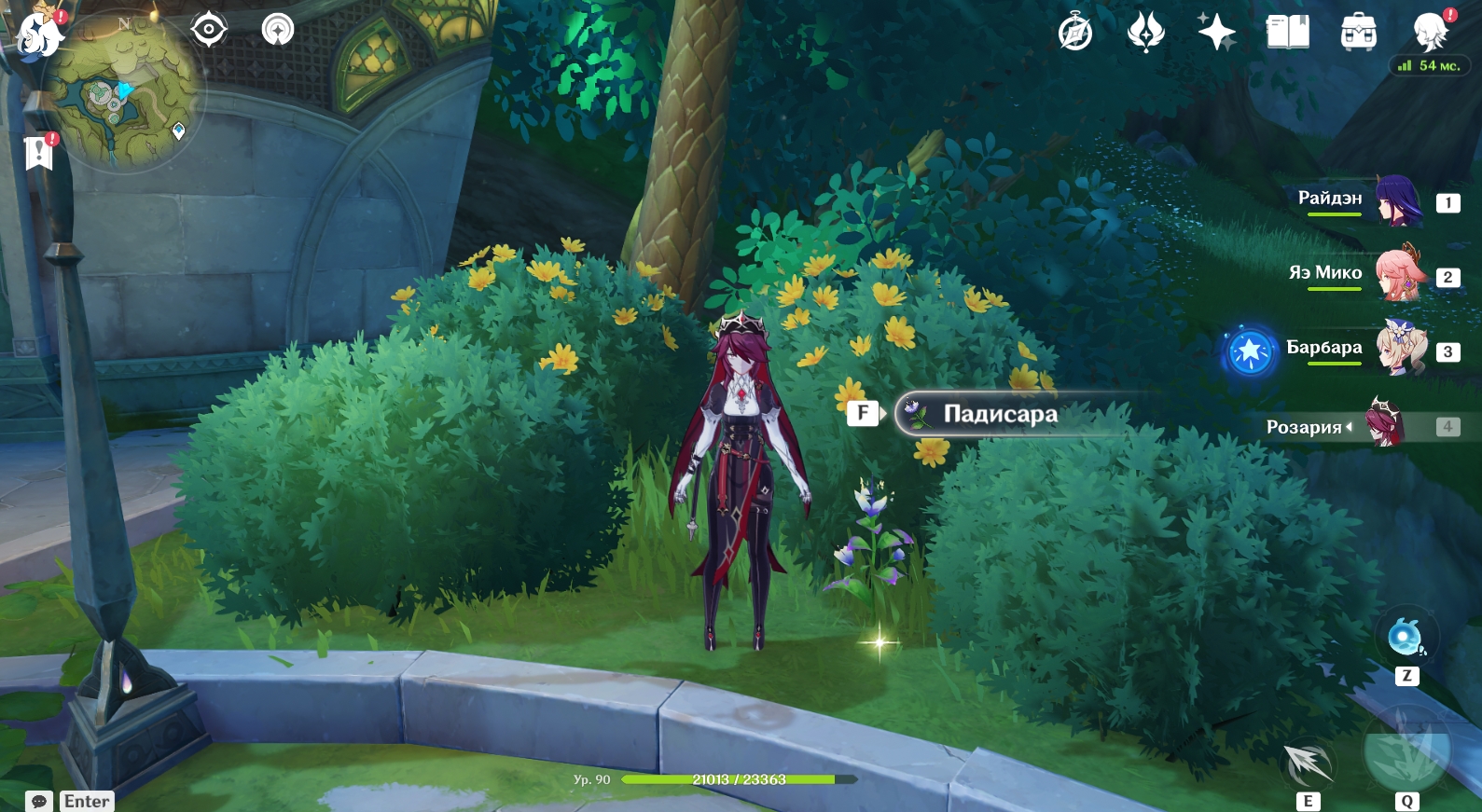Select Розария in the party list
This screenshot has height=812, width=1482.
pos(1343,426)
